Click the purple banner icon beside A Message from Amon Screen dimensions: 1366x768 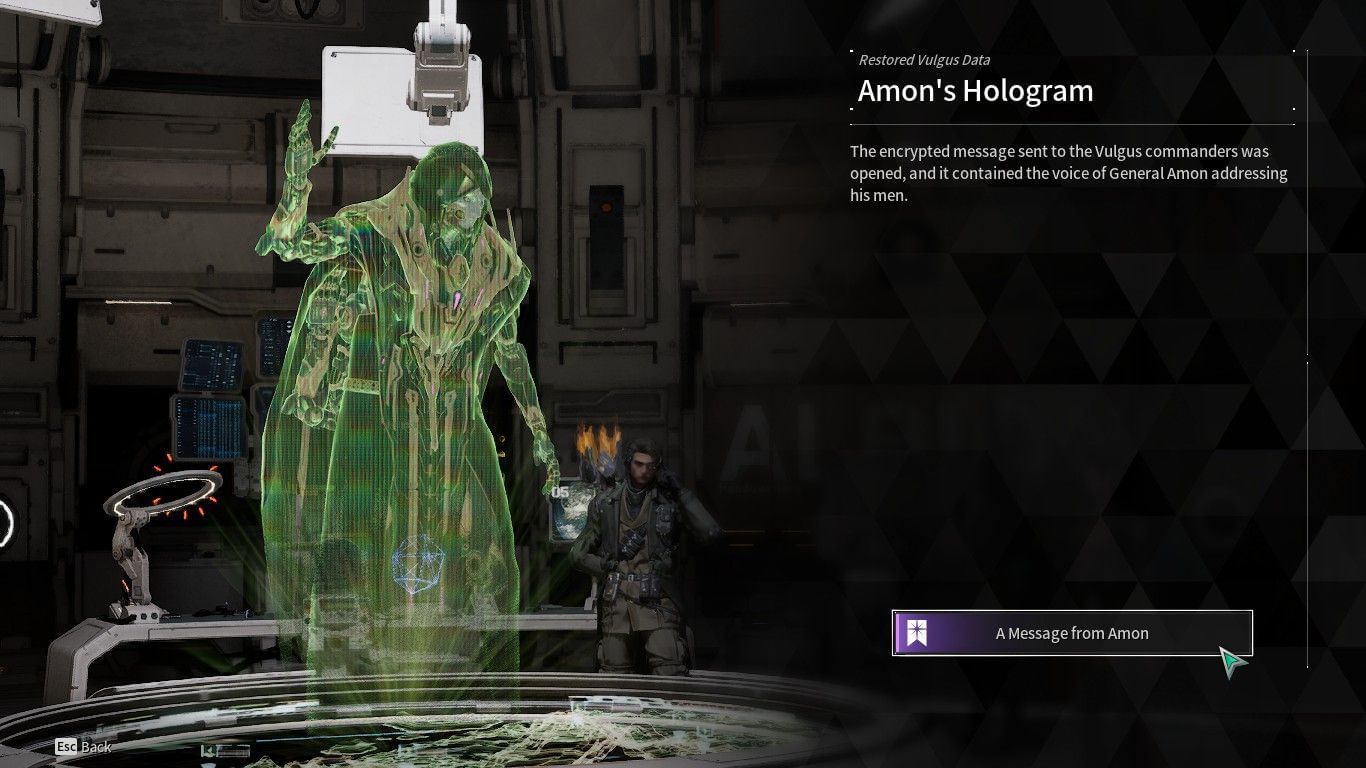point(915,632)
